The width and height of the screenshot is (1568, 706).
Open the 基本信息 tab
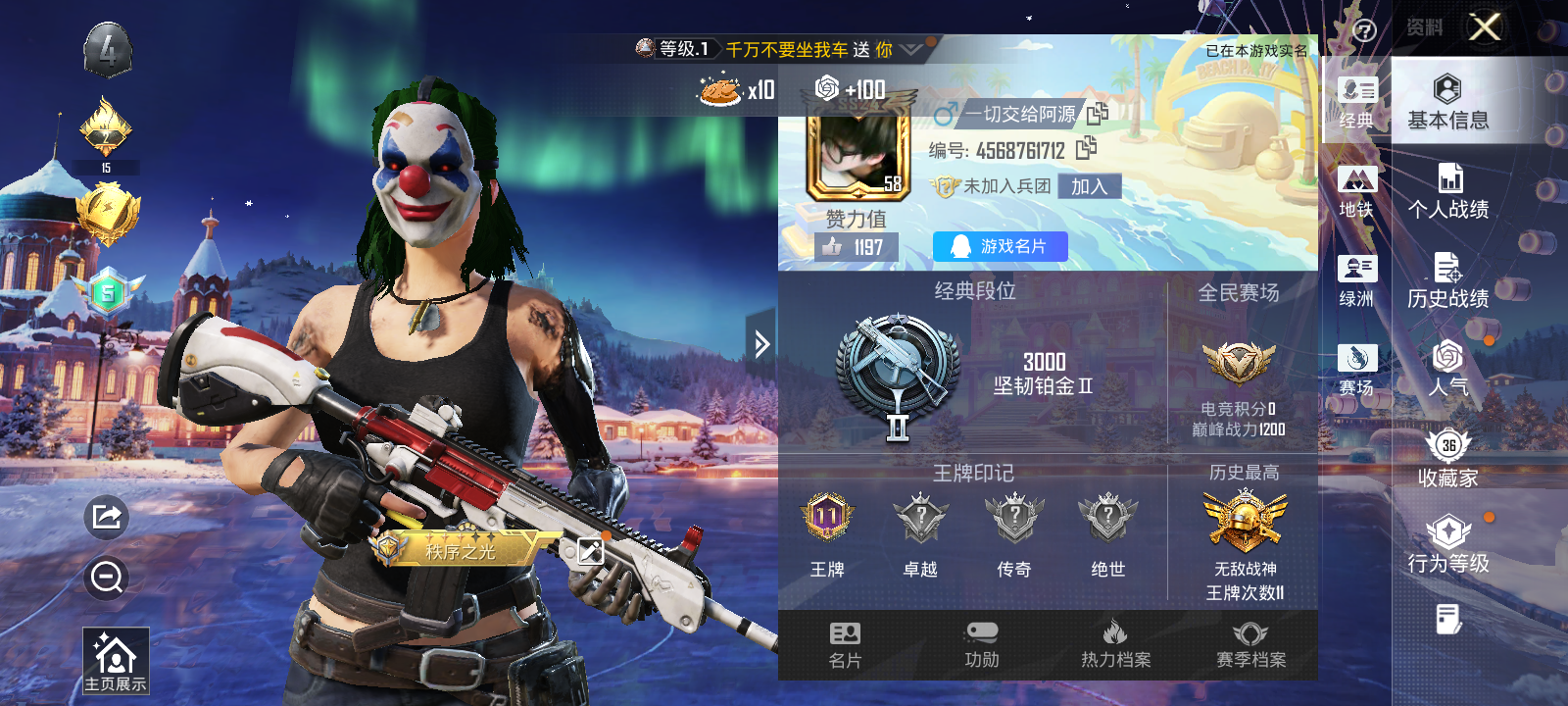[1447, 102]
